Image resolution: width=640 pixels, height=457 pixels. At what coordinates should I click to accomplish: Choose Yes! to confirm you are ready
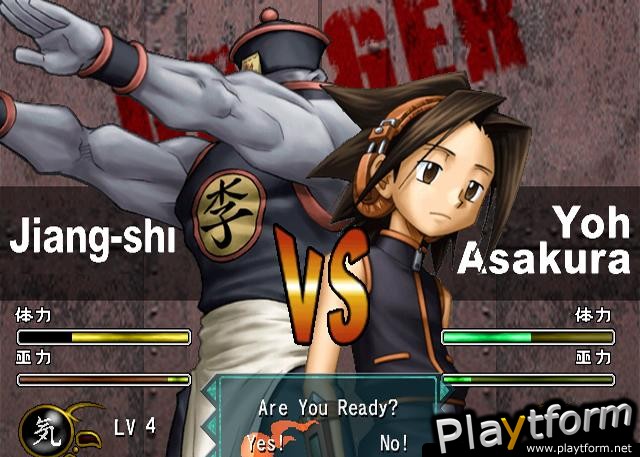coord(265,441)
